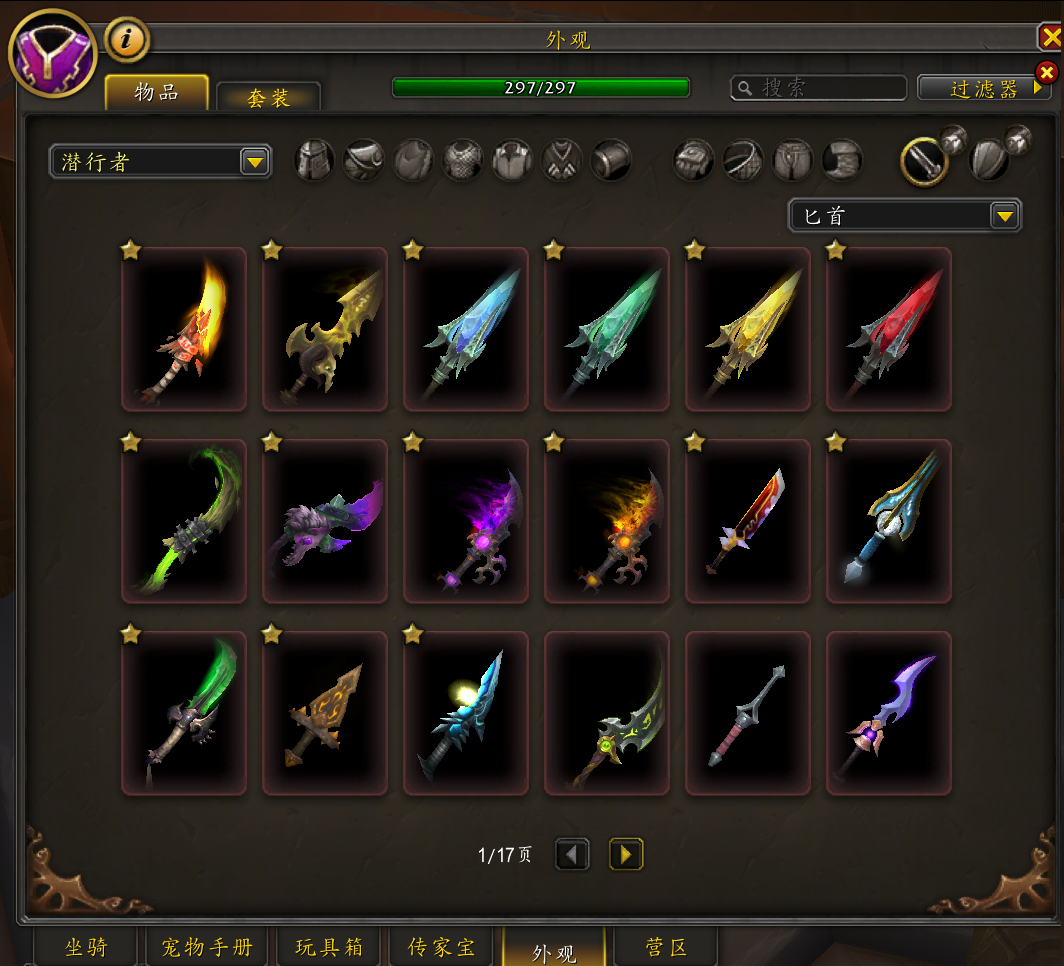Open the 传家宝 heirlooms tab
Screen dimensions: 1064x966
point(442,947)
